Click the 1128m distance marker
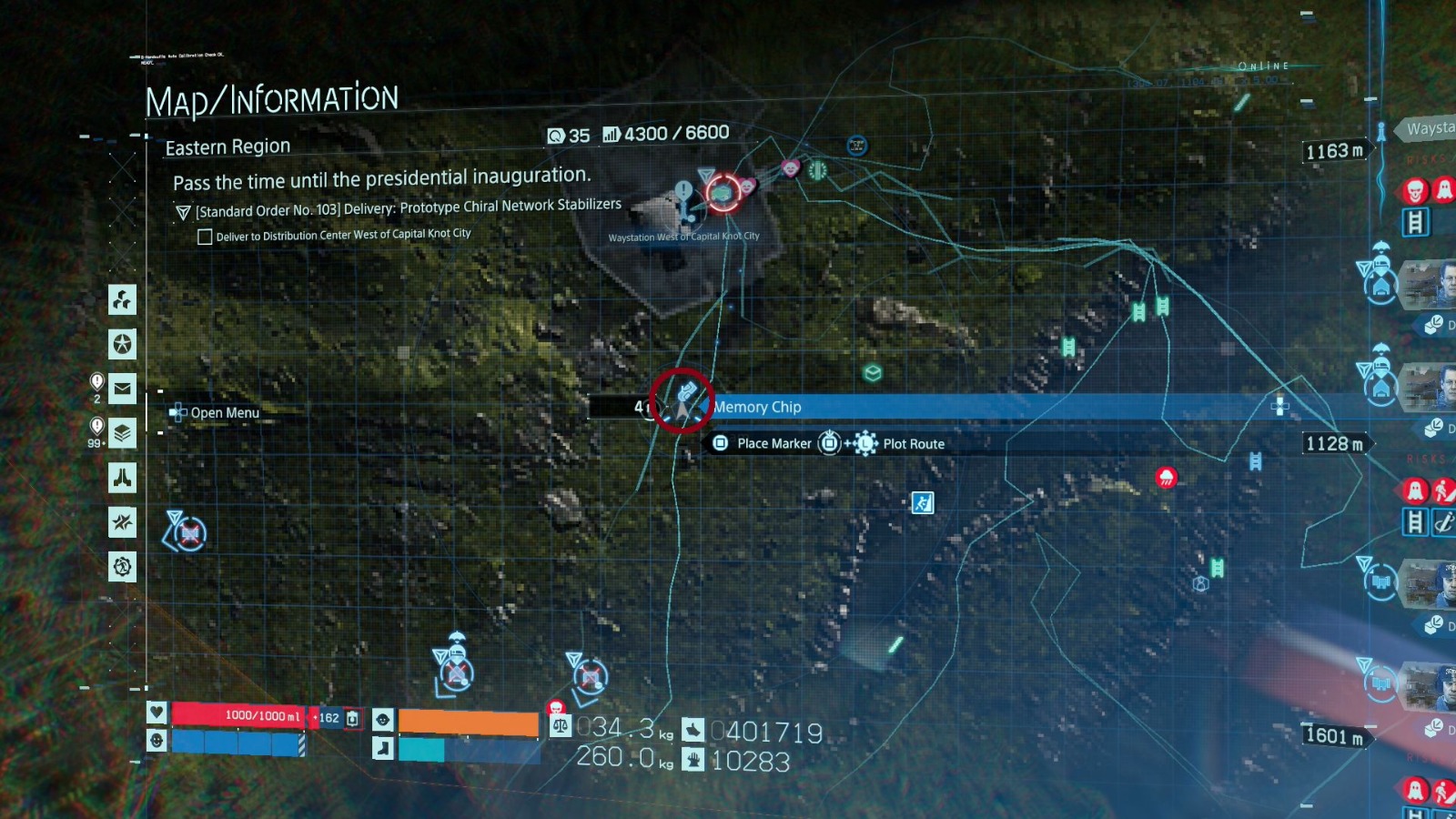The image size is (1456, 819). tap(1335, 443)
